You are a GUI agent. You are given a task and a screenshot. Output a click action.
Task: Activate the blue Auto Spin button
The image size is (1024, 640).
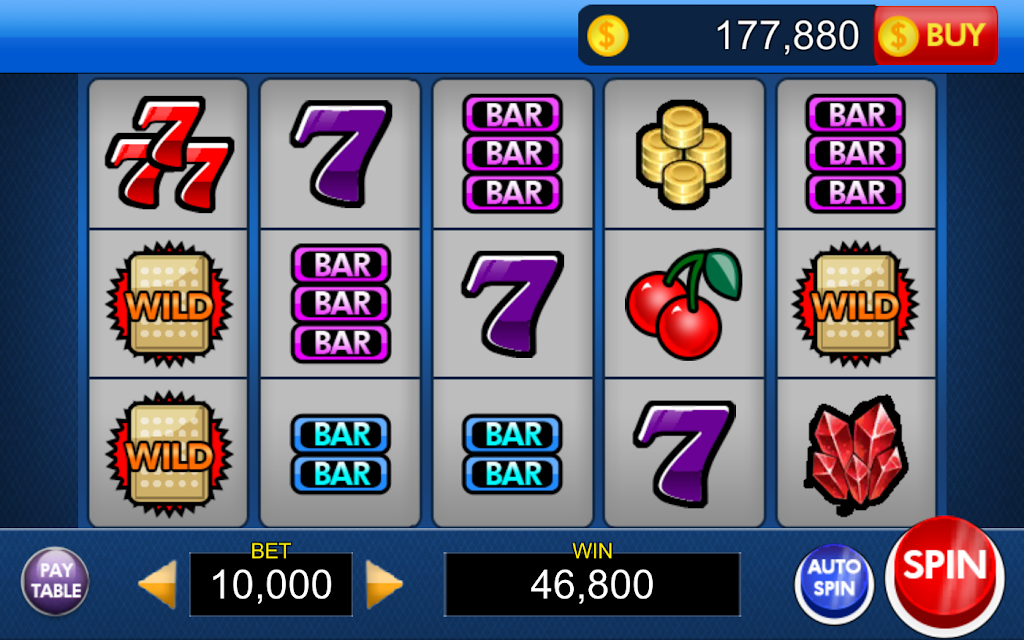tap(834, 579)
